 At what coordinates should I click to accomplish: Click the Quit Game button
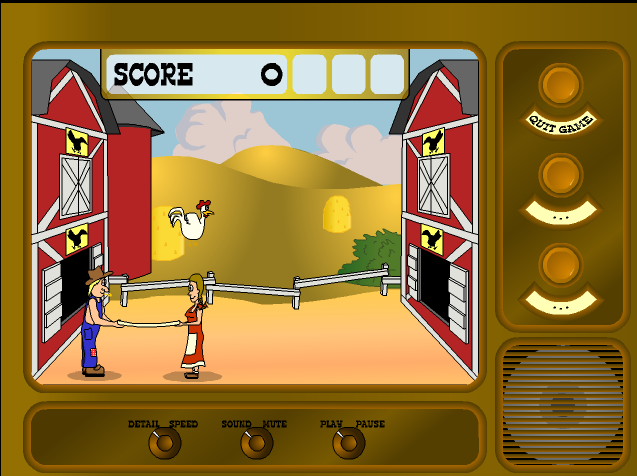560,86
